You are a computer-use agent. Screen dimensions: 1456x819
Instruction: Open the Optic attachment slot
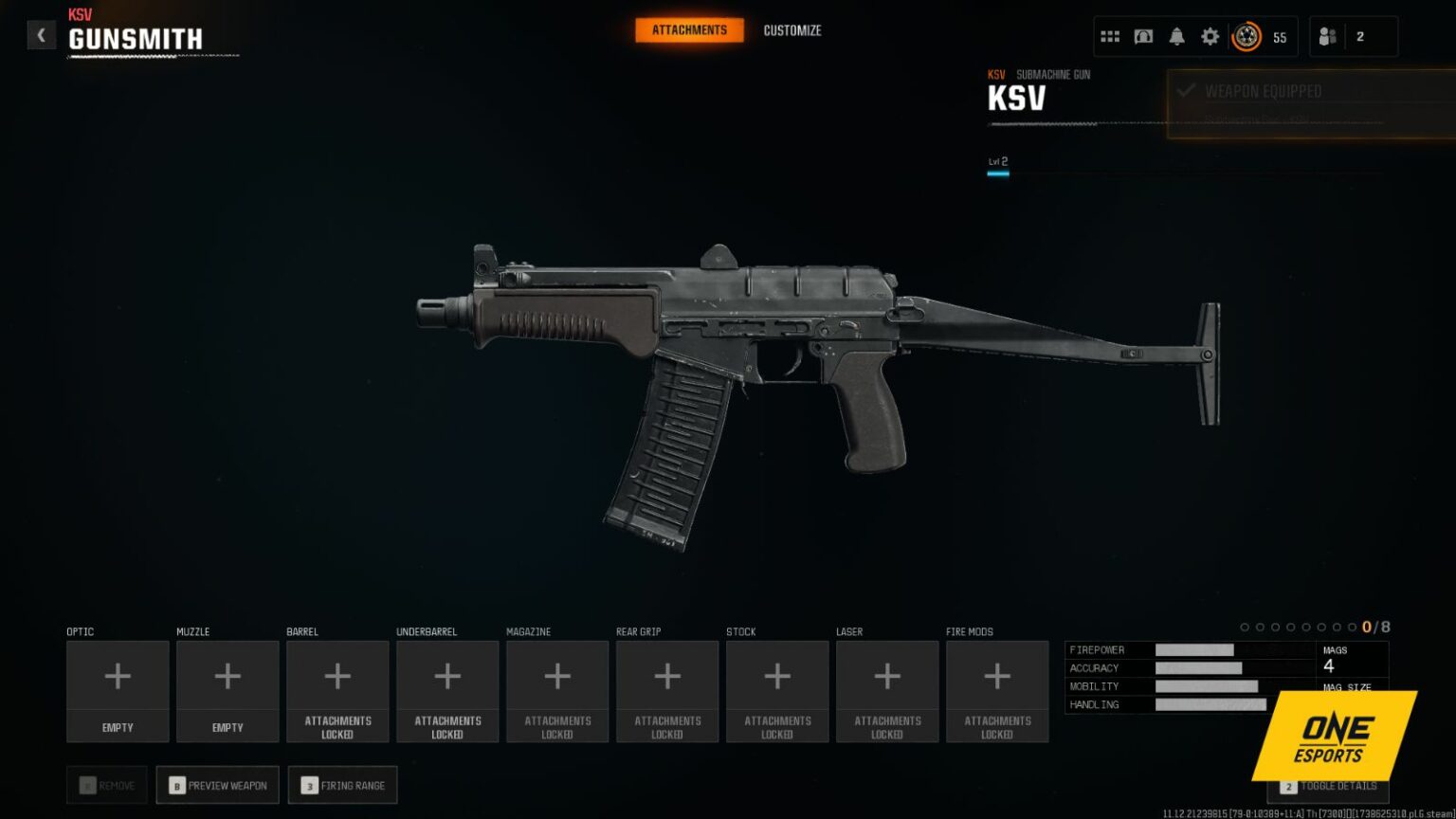coord(117,690)
